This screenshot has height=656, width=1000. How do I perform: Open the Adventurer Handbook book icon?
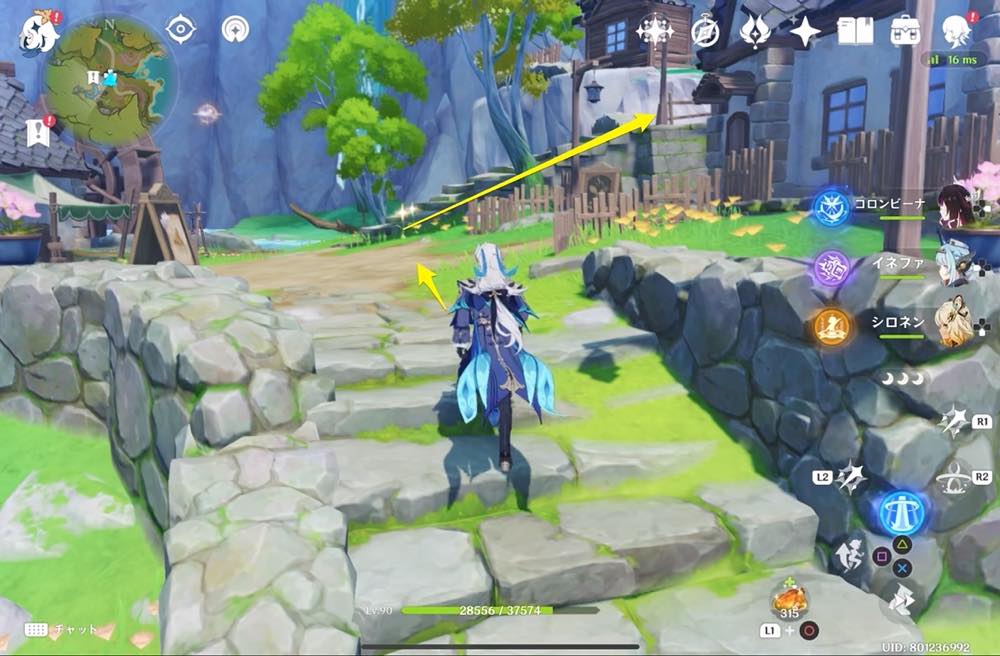tap(855, 32)
